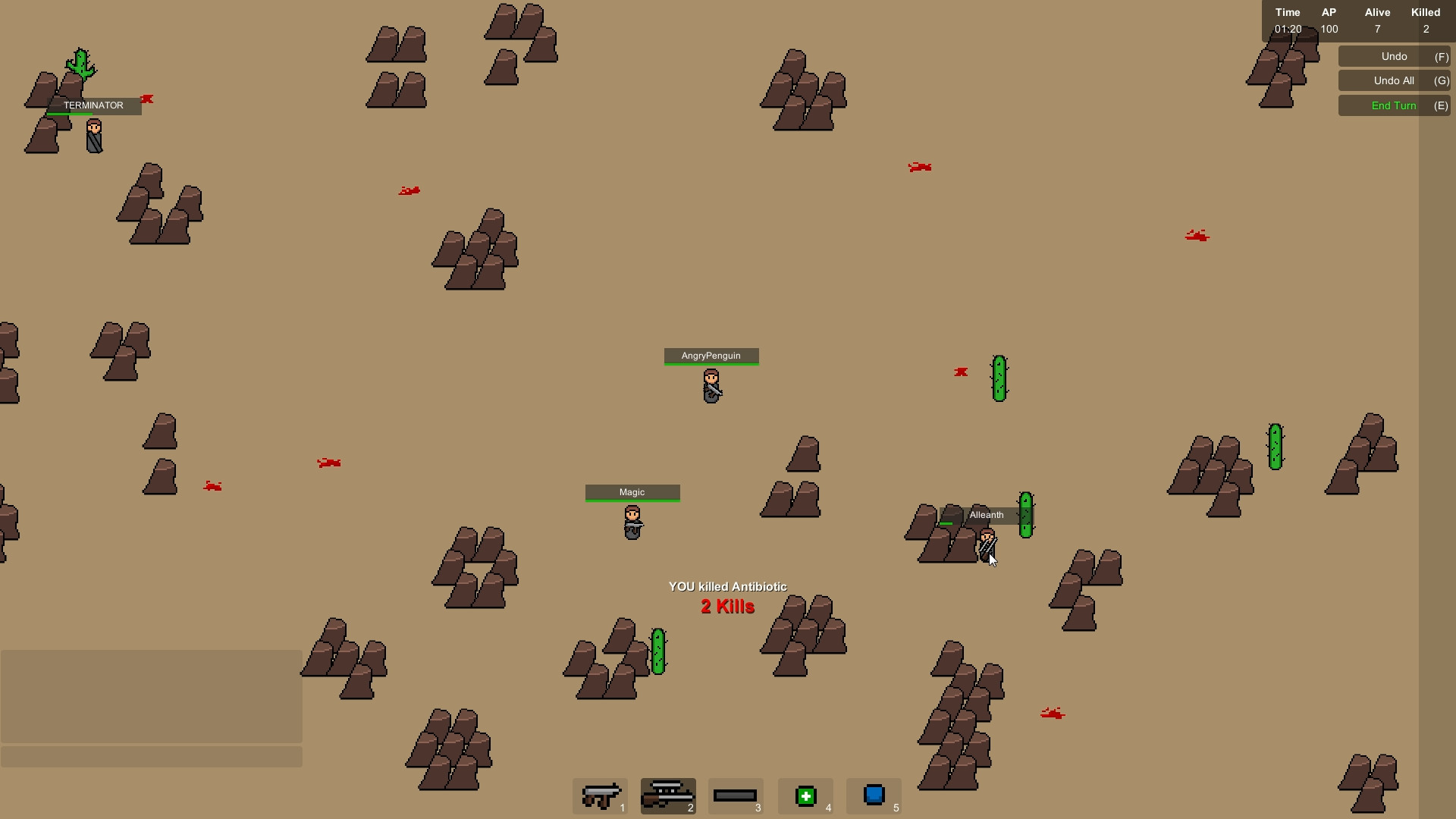The width and height of the screenshot is (1456, 819).
Task: Use the green medkit in slot 4
Action: (x=805, y=795)
